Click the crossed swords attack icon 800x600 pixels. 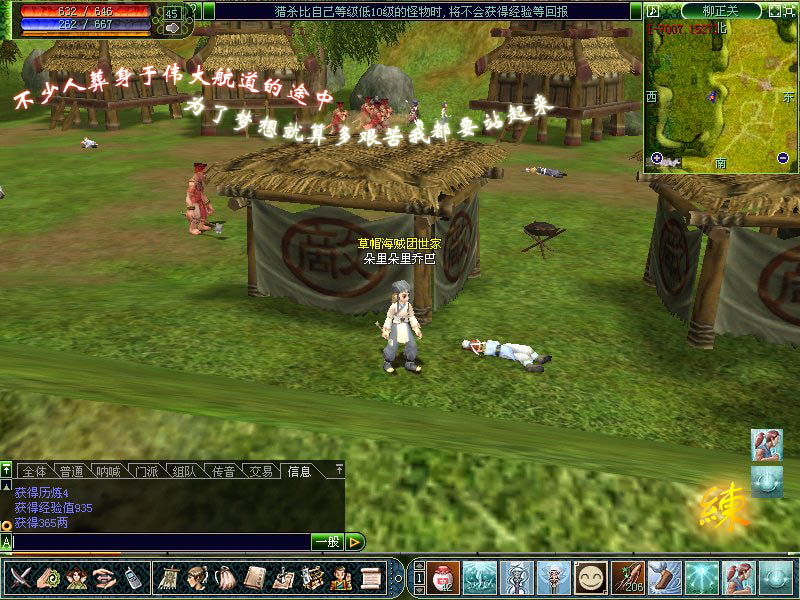(21, 578)
